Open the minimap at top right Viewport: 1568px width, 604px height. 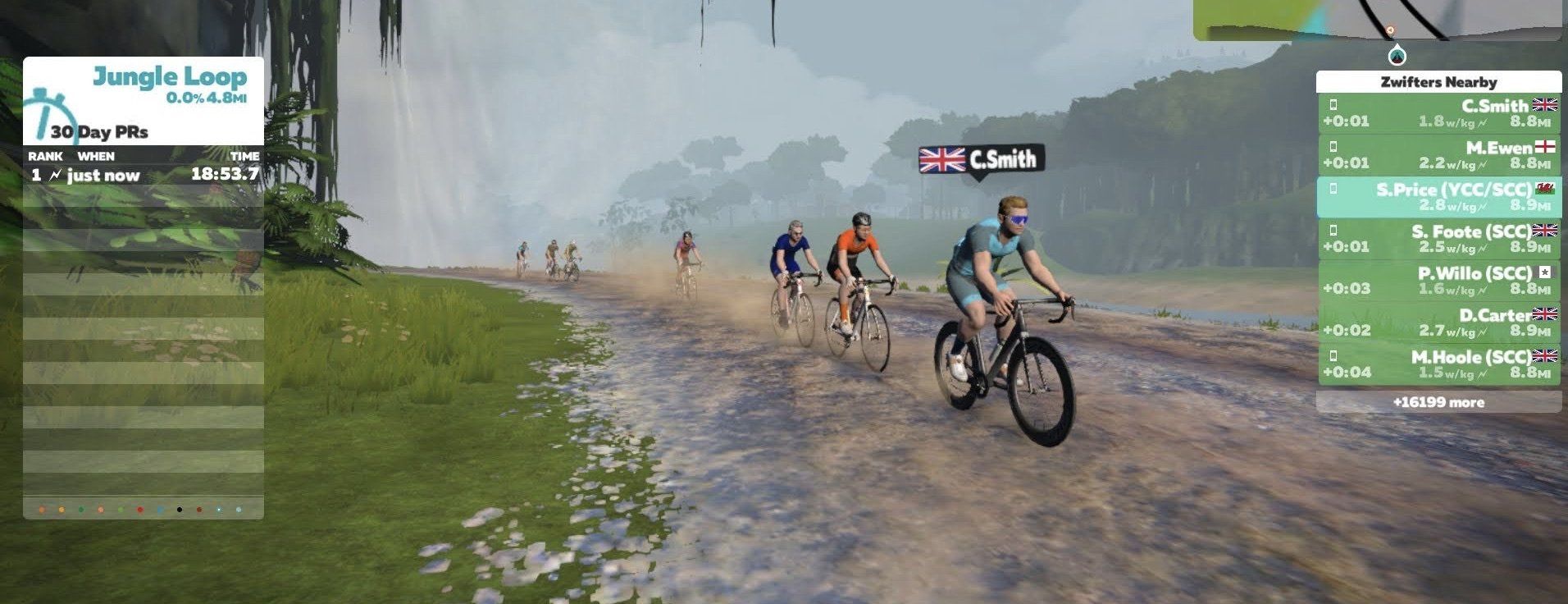pyautogui.click(x=1378, y=20)
